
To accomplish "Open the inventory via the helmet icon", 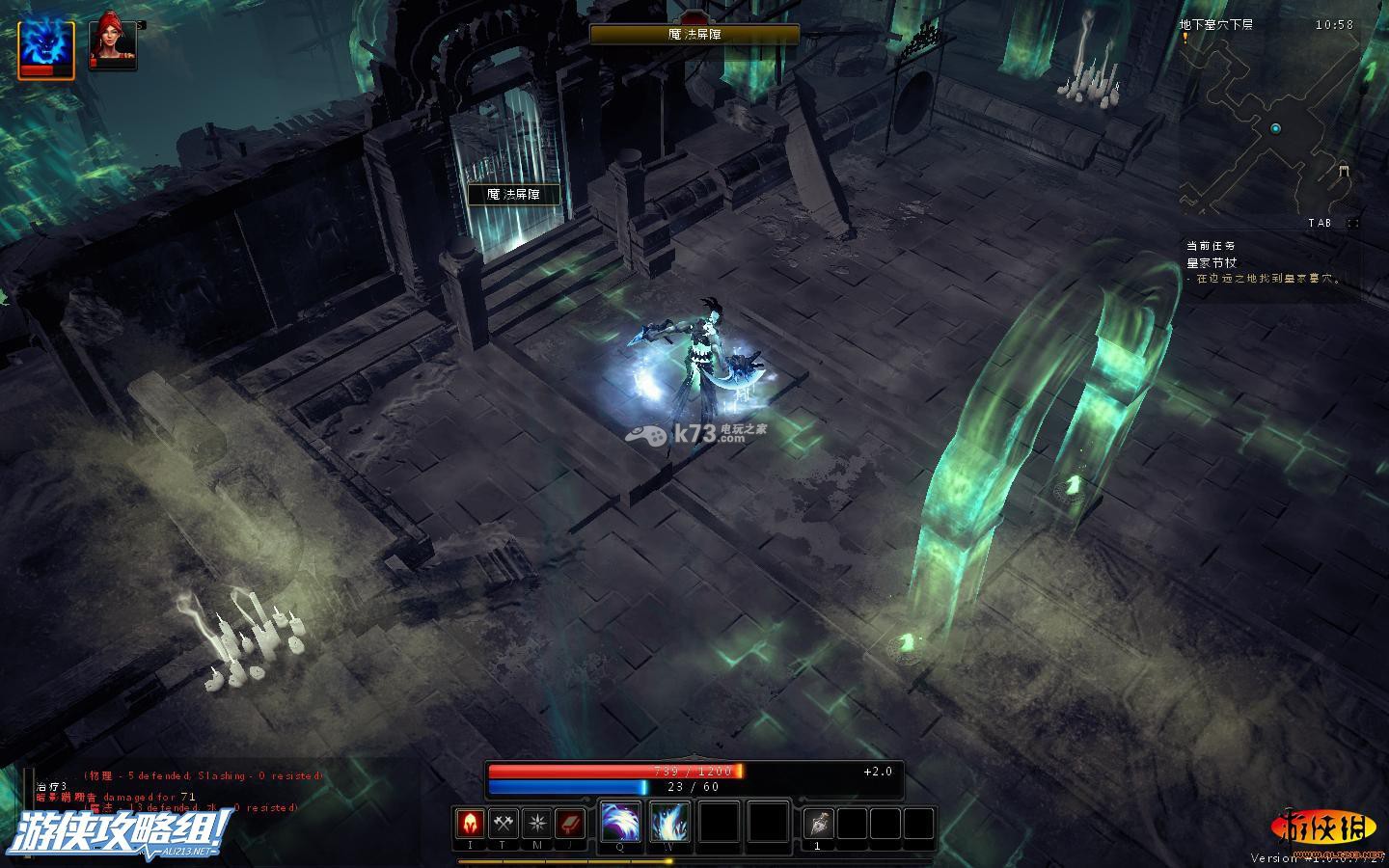I will point(470,824).
